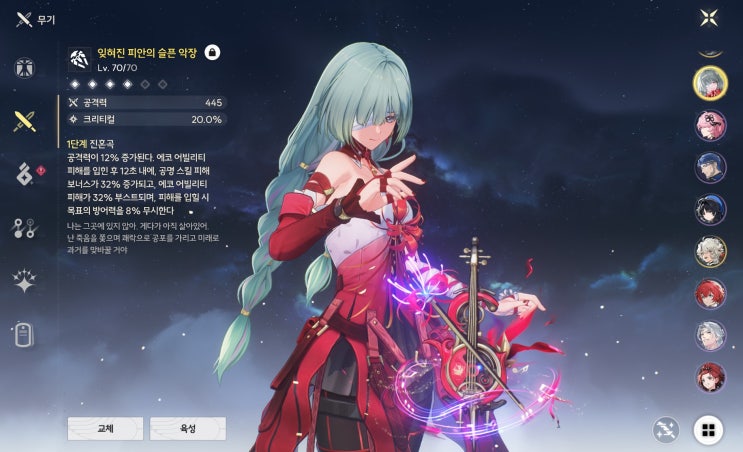
Task: Choose the white-haired character with gold ring
Action: point(710,252)
